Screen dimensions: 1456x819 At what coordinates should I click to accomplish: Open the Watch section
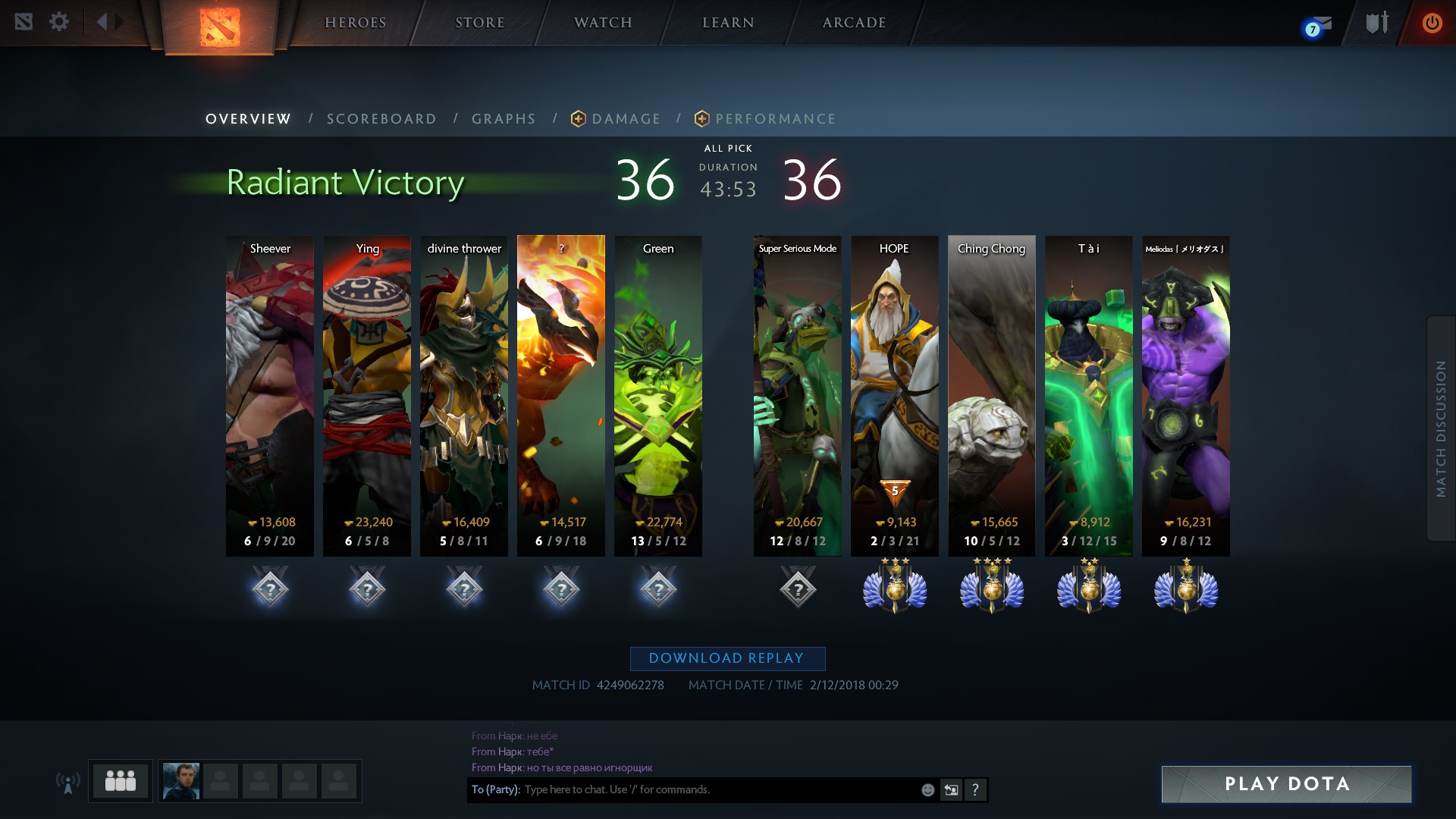pyautogui.click(x=603, y=23)
